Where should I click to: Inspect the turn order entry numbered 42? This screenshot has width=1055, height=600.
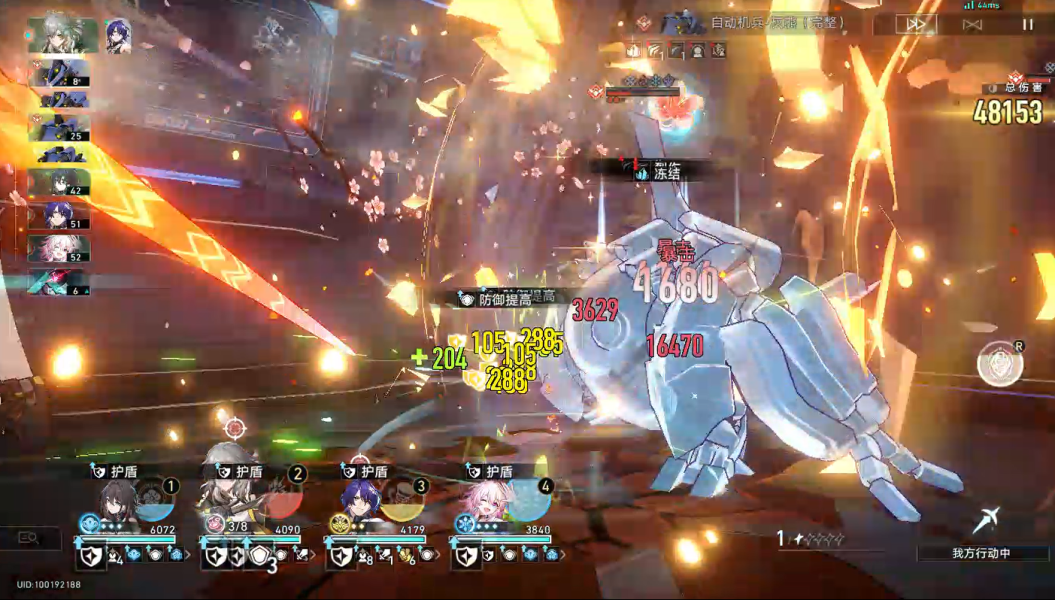pyautogui.click(x=58, y=183)
